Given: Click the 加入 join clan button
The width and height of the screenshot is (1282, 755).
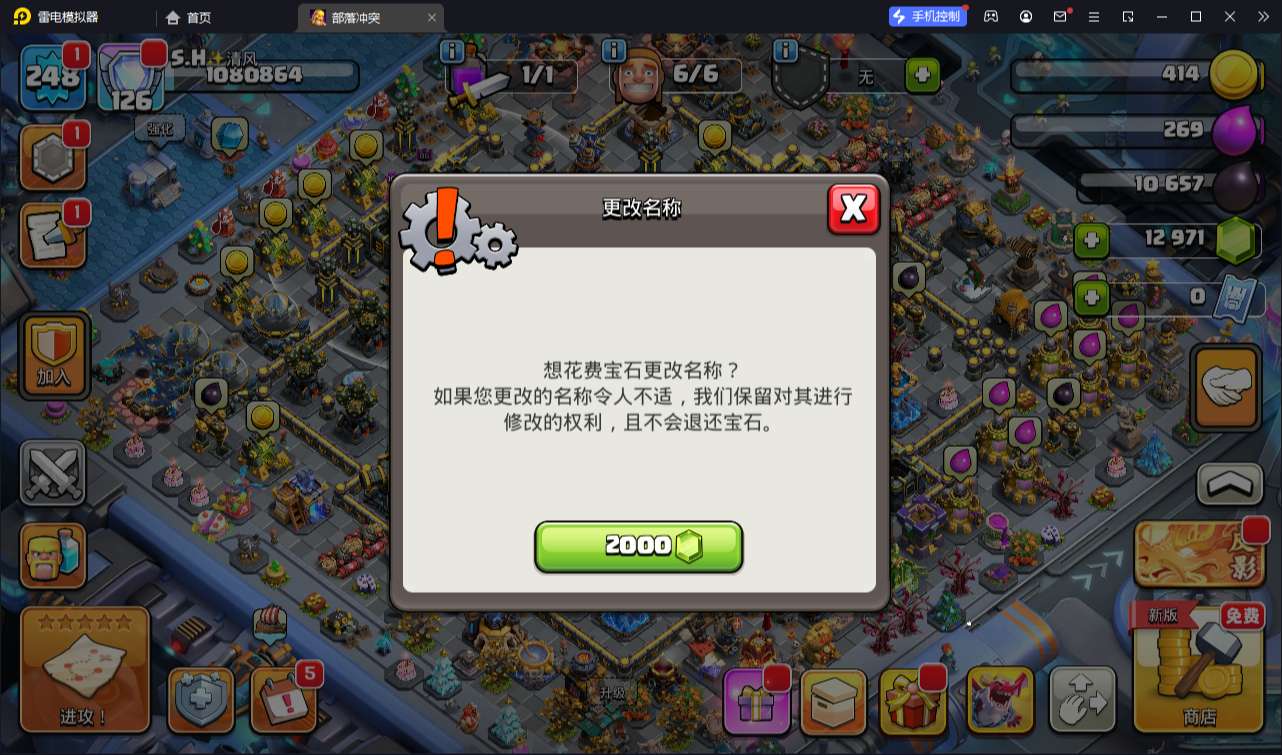Looking at the screenshot, I should [x=52, y=355].
